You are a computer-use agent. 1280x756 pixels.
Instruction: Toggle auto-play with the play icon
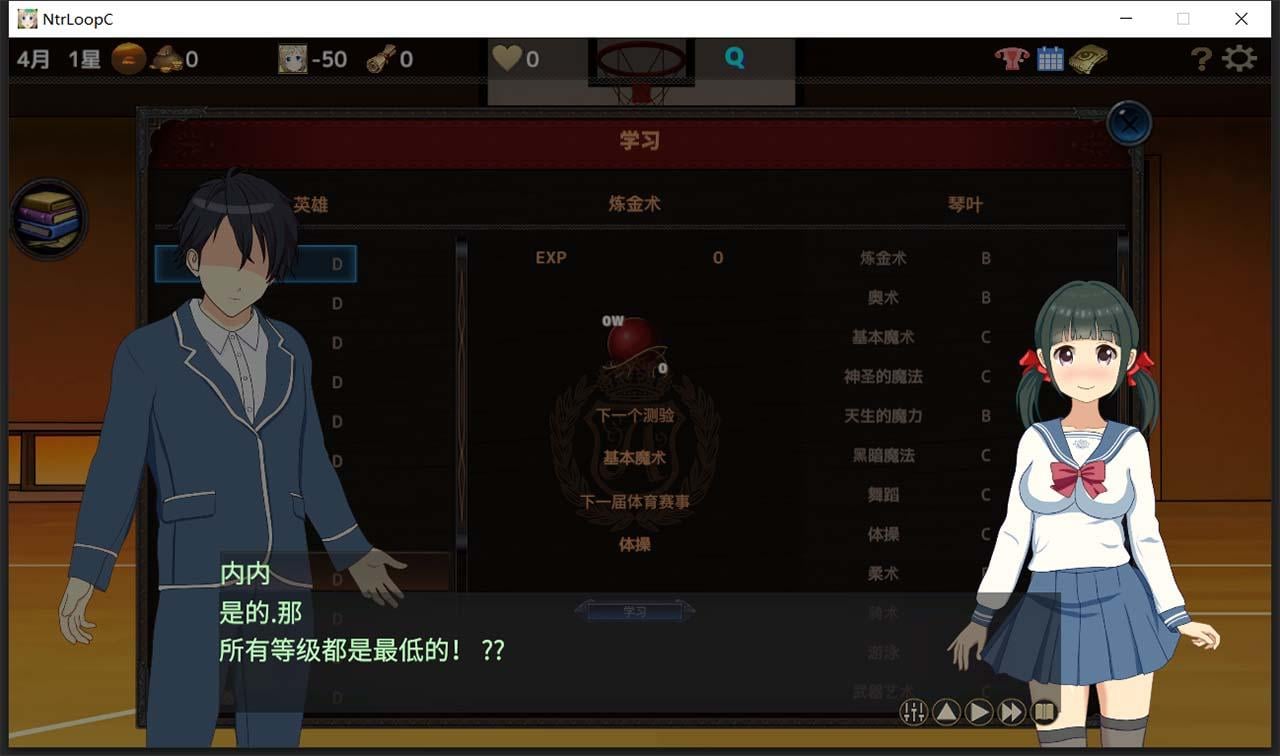point(979,713)
